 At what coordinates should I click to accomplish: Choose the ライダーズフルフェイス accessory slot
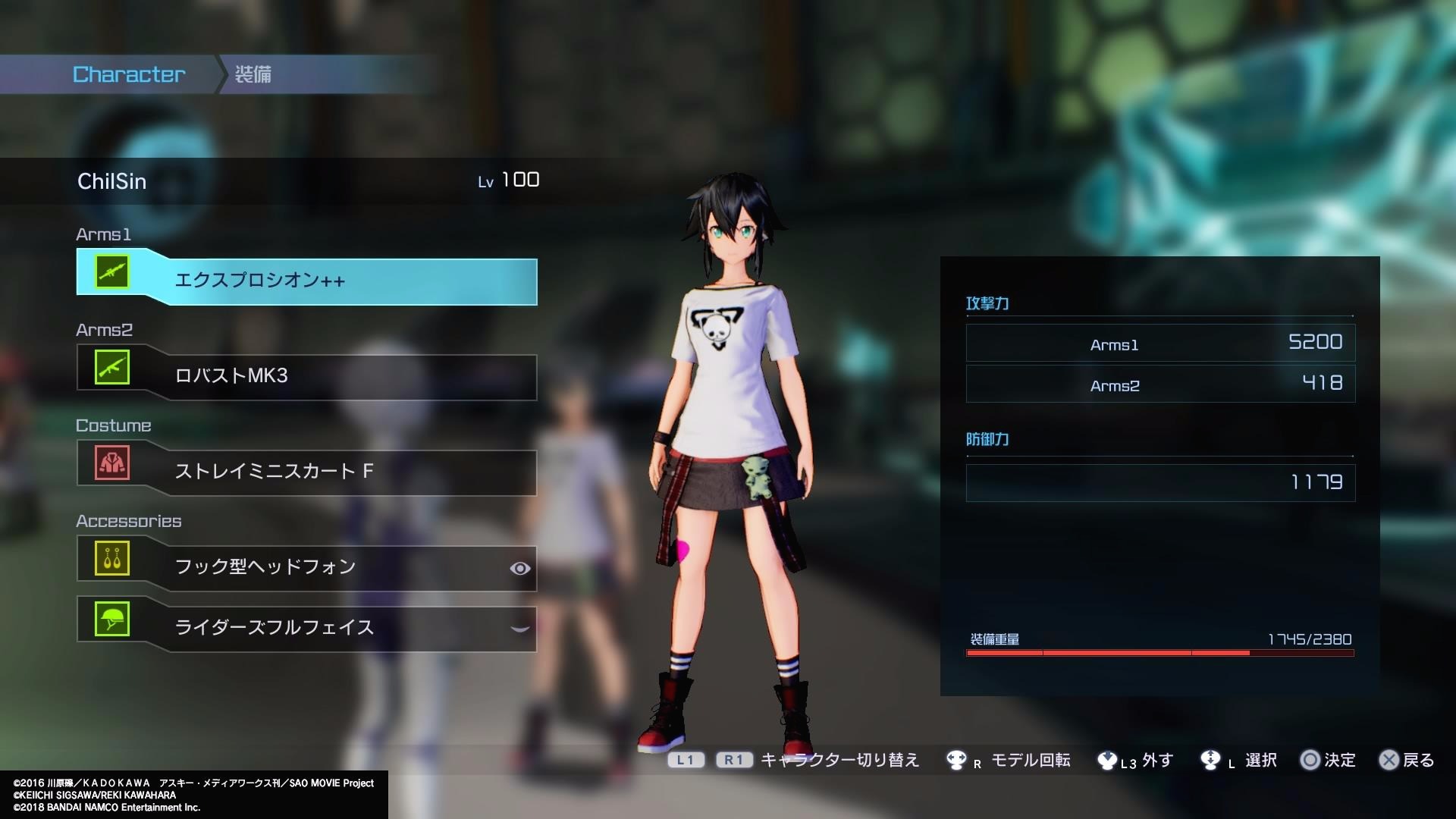coord(306,628)
